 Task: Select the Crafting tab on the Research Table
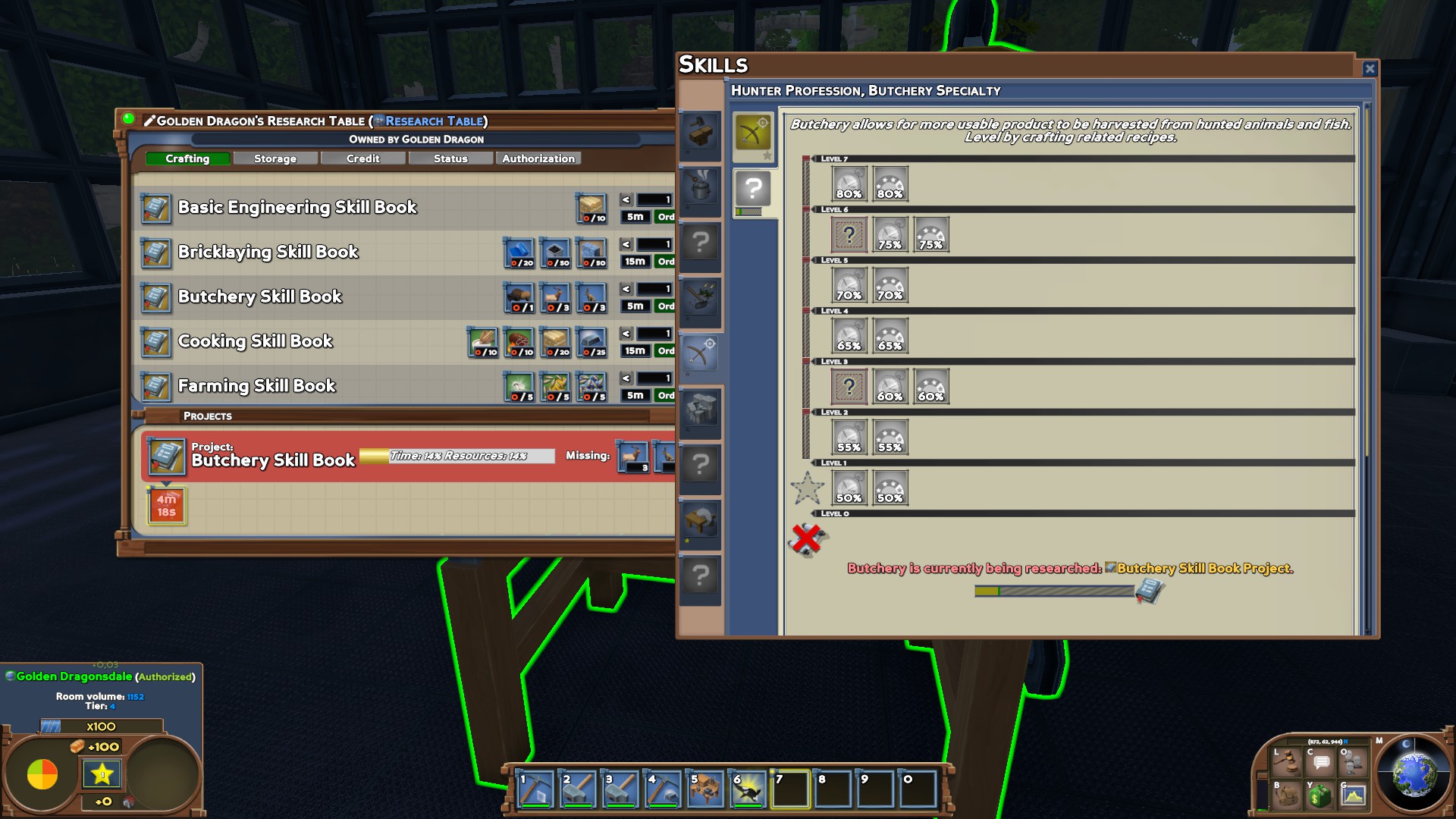[x=187, y=158]
